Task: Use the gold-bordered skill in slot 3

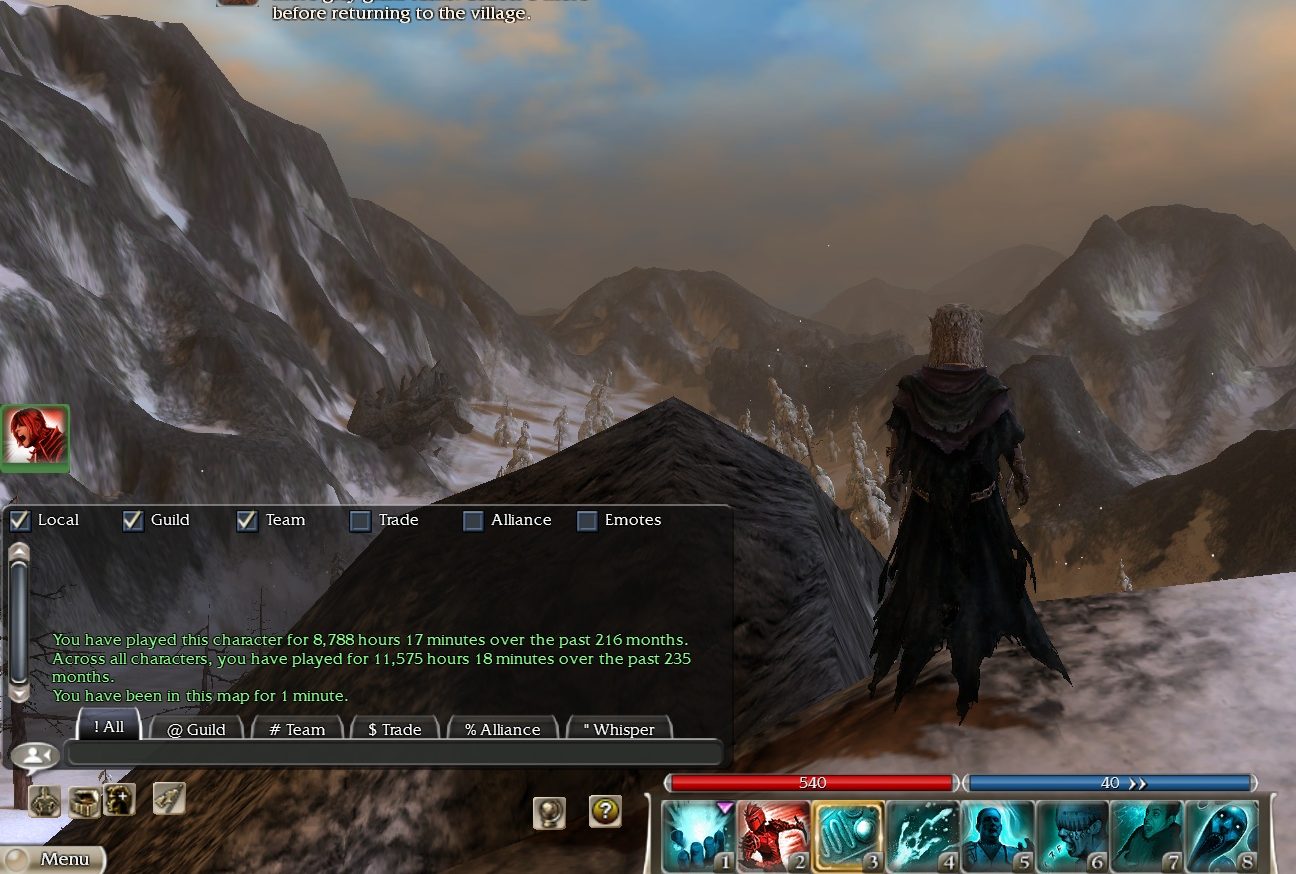Action: [848, 836]
